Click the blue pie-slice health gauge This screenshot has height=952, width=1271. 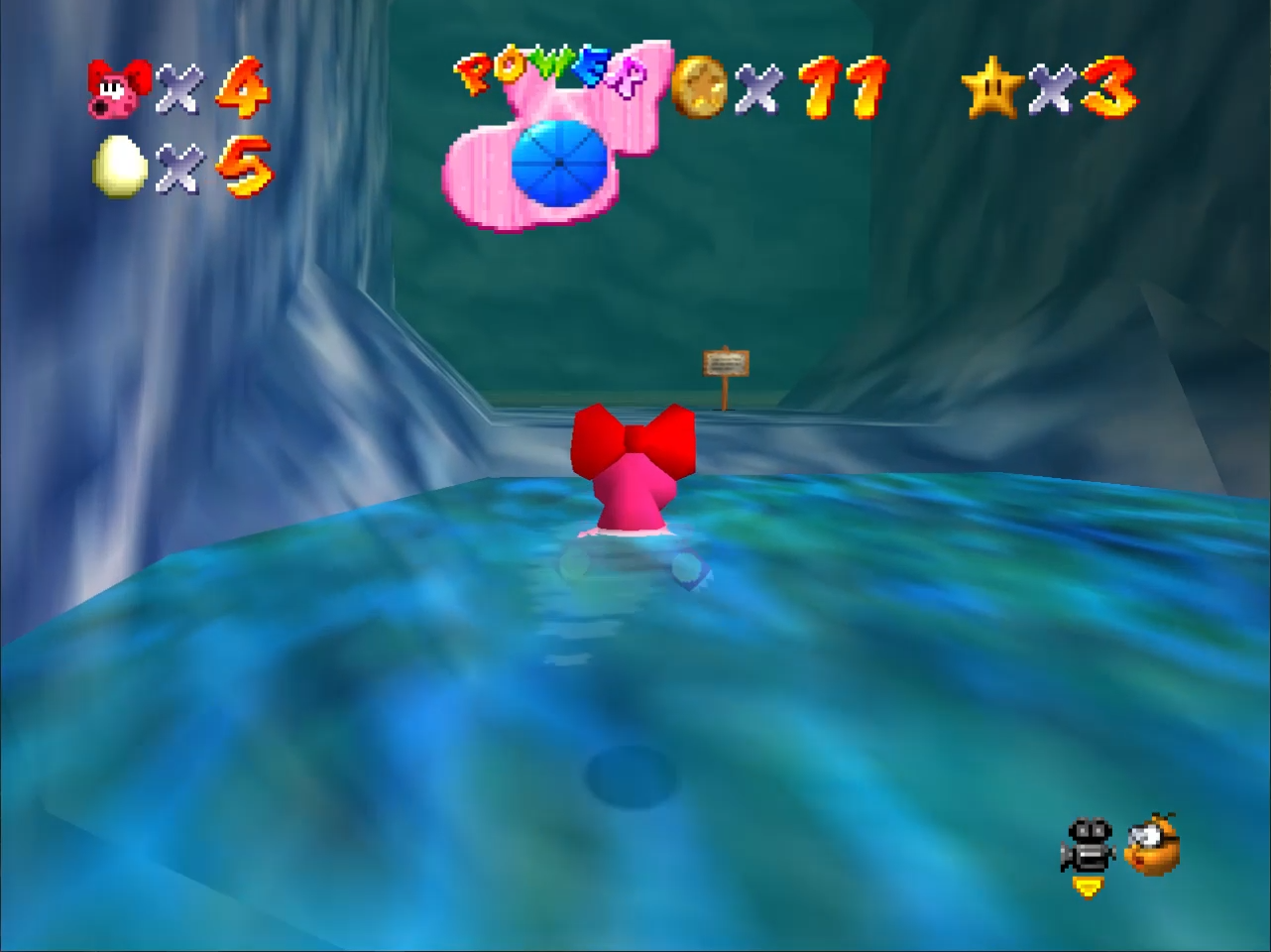(558, 164)
